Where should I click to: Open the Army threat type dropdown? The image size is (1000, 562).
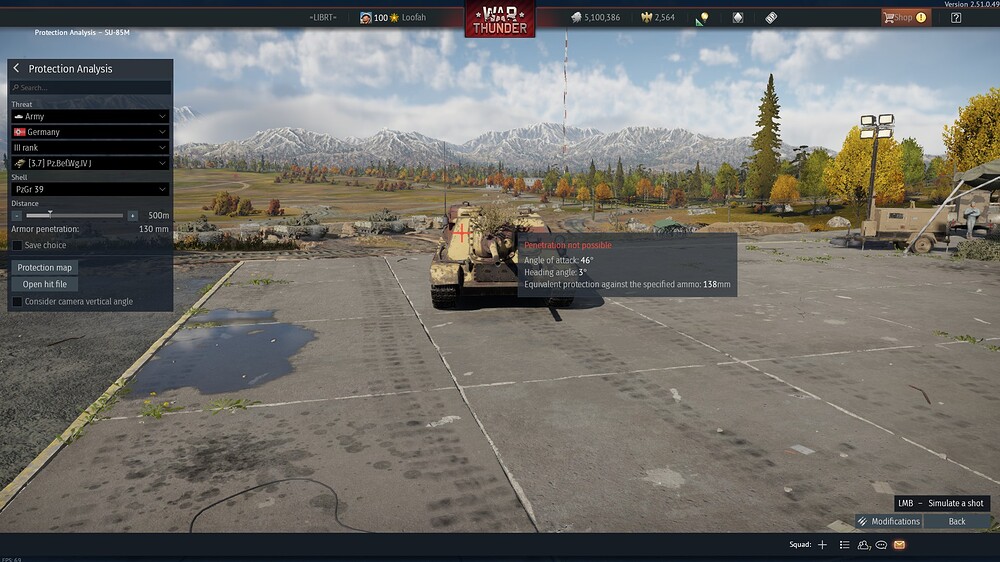click(x=90, y=117)
